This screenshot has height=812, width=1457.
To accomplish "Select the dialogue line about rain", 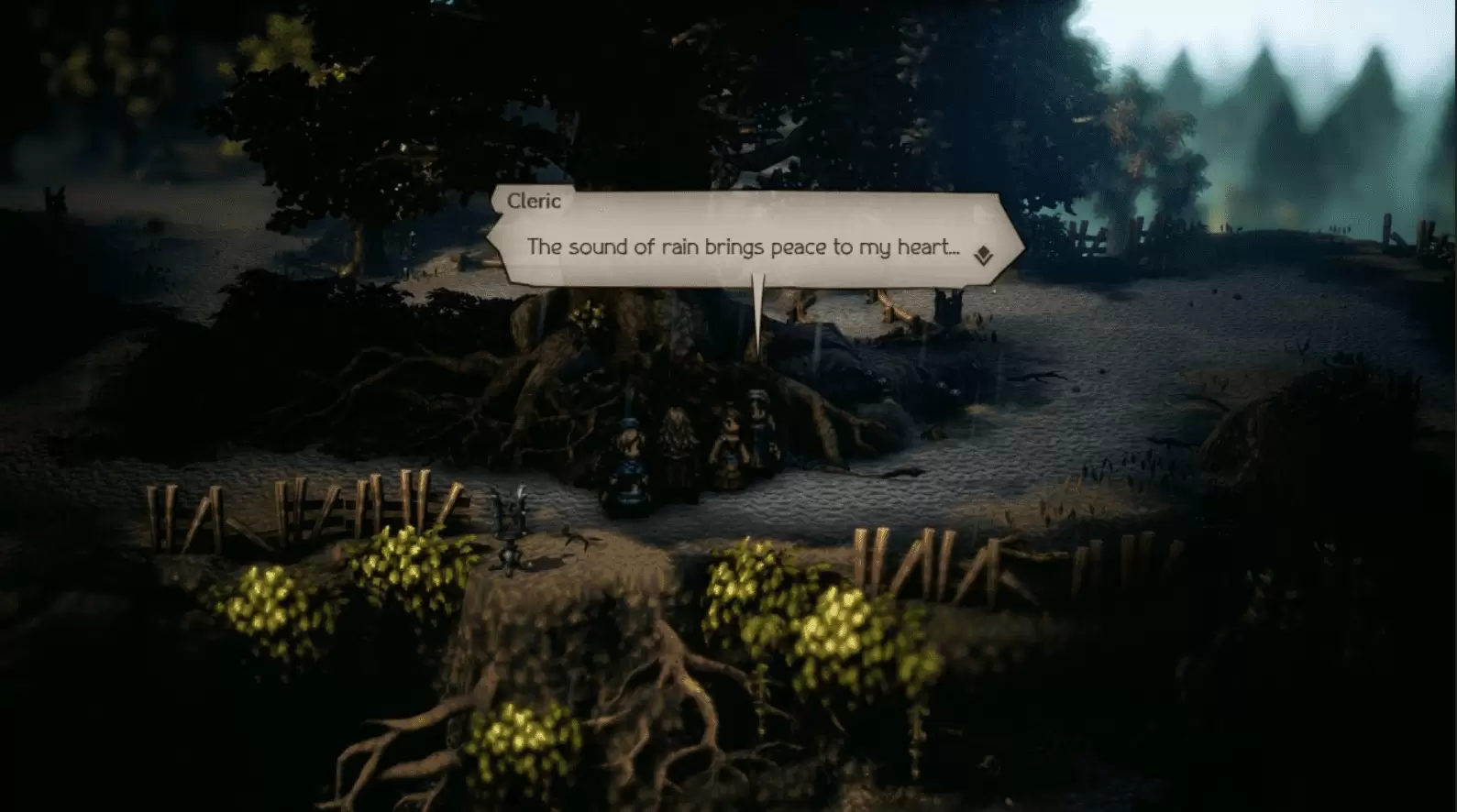I will (743, 246).
